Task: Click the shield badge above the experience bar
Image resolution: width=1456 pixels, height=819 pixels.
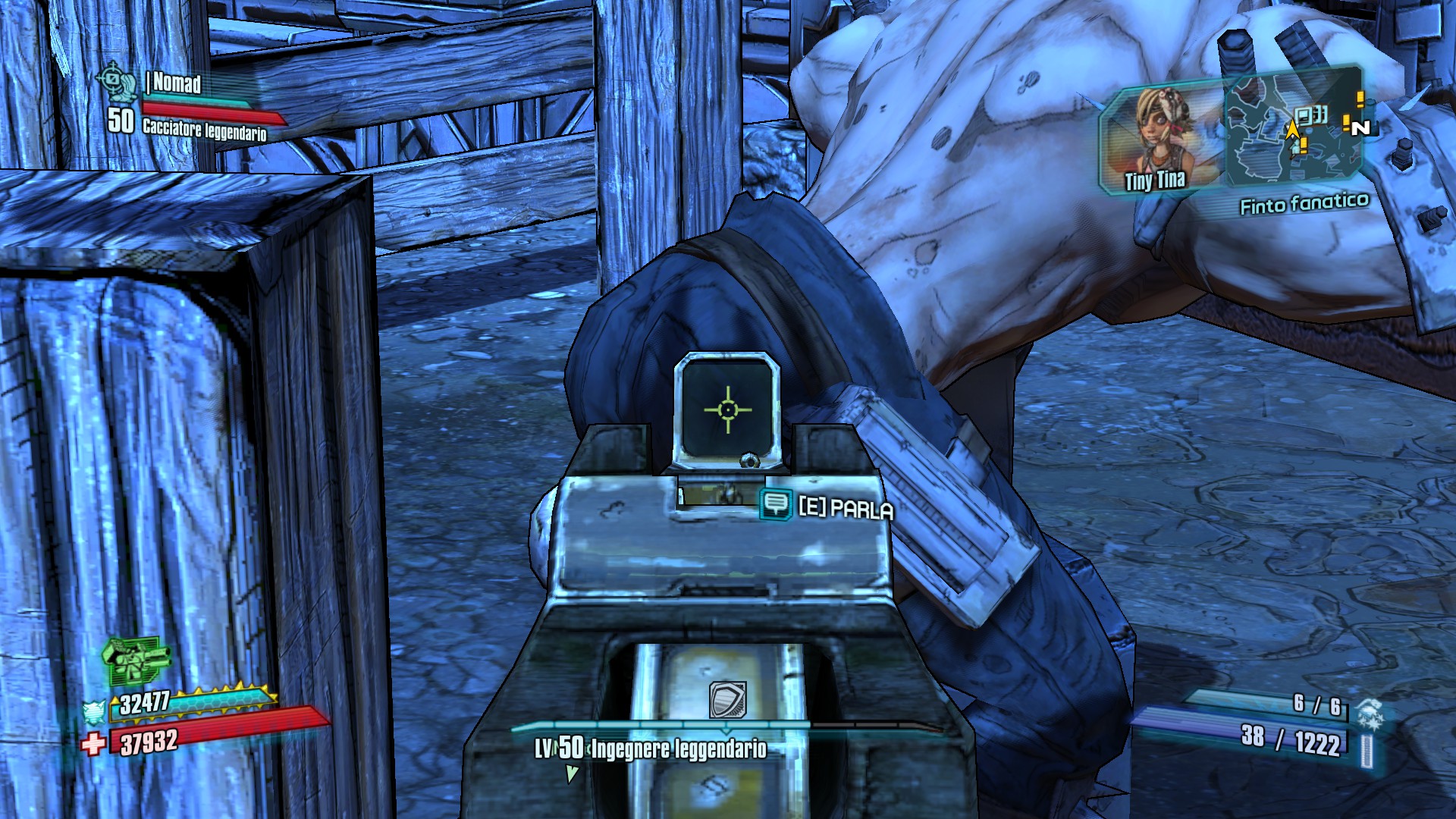Action: coord(727,699)
